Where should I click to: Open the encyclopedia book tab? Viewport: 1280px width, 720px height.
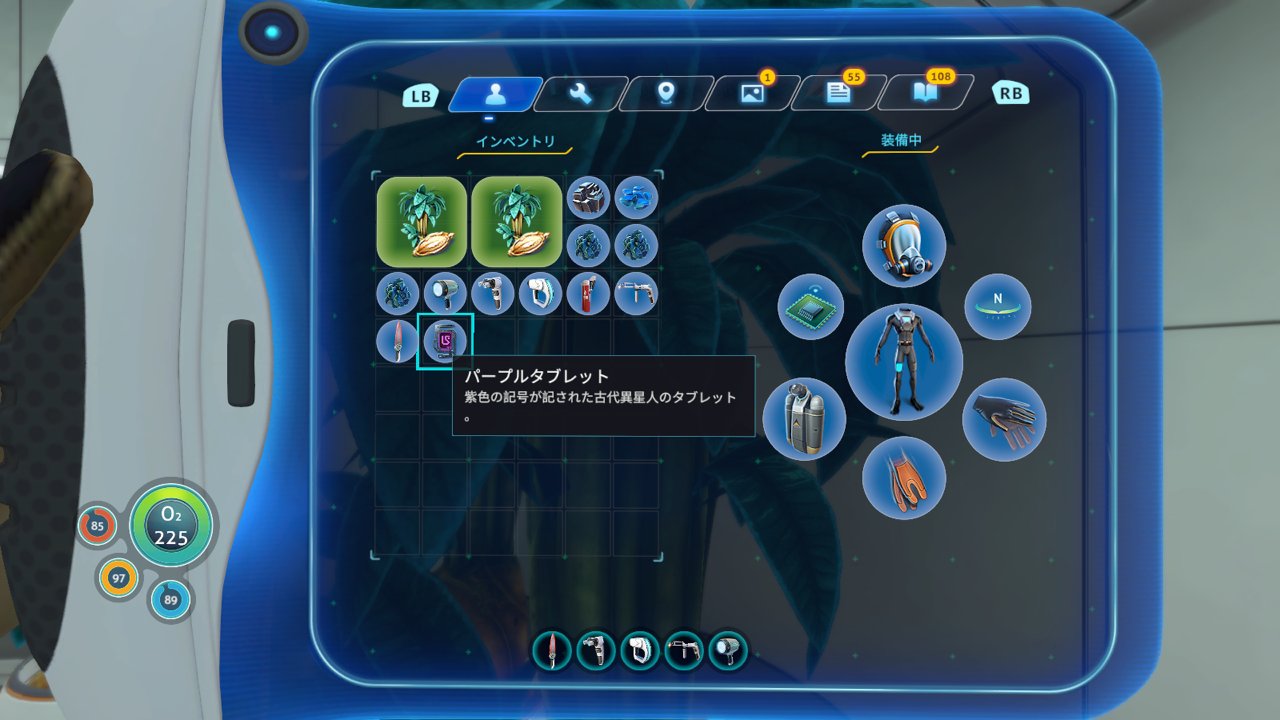click(924, 94)
